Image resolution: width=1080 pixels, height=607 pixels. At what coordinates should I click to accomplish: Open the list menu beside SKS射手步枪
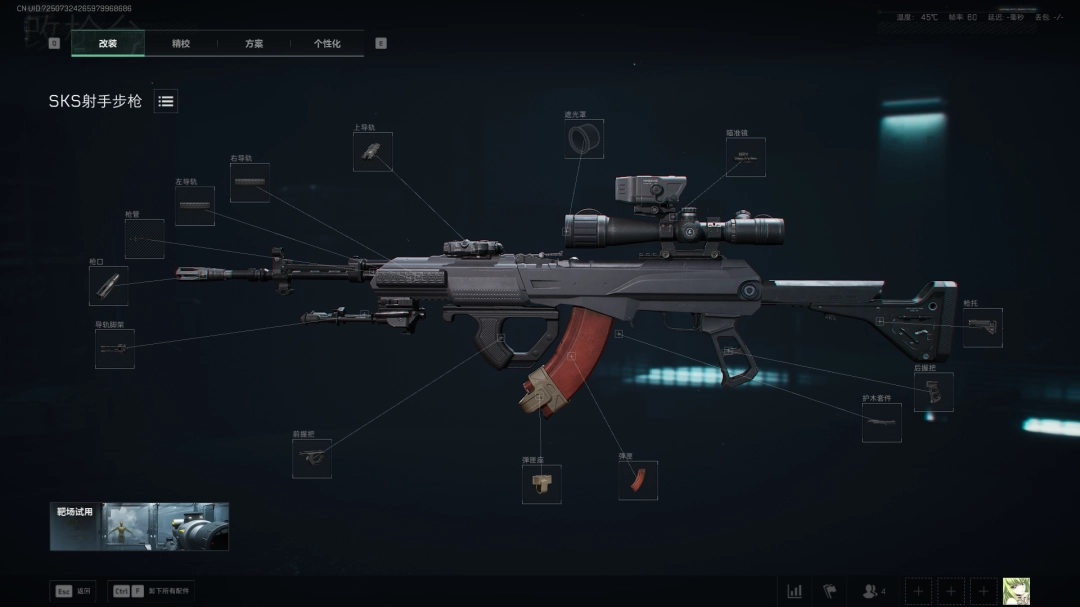tap(166, 101)
